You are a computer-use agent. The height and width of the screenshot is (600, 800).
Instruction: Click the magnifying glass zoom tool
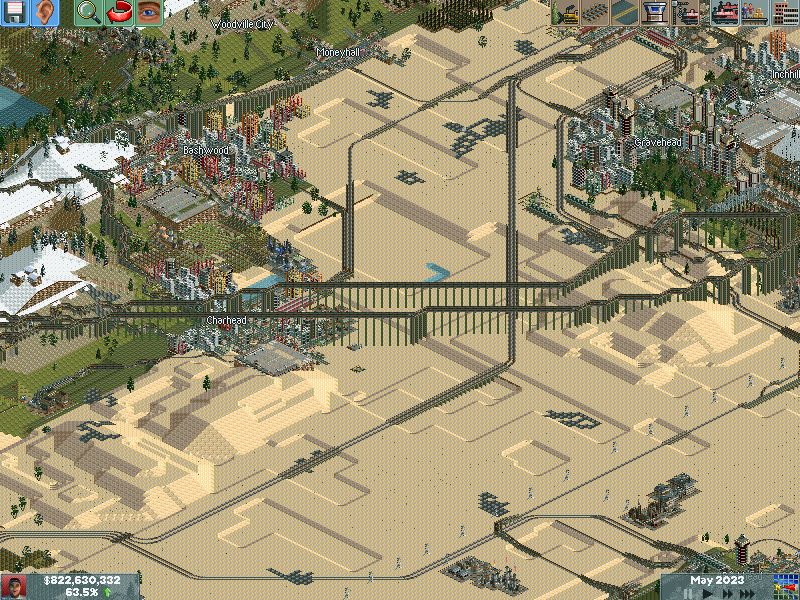(x=89, y=13)
